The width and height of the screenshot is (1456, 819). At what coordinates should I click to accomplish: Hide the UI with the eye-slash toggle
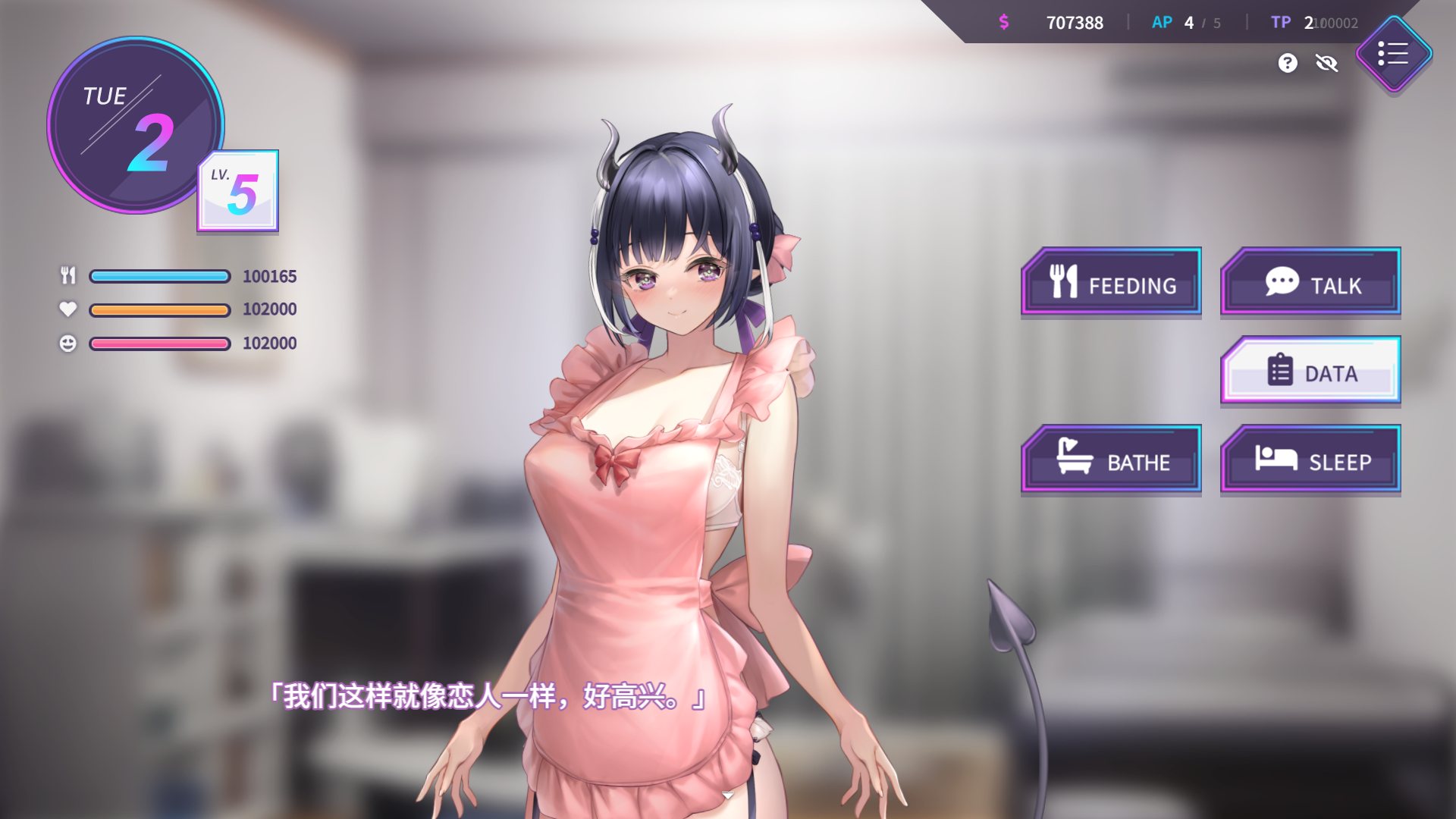pos(1327,64)
